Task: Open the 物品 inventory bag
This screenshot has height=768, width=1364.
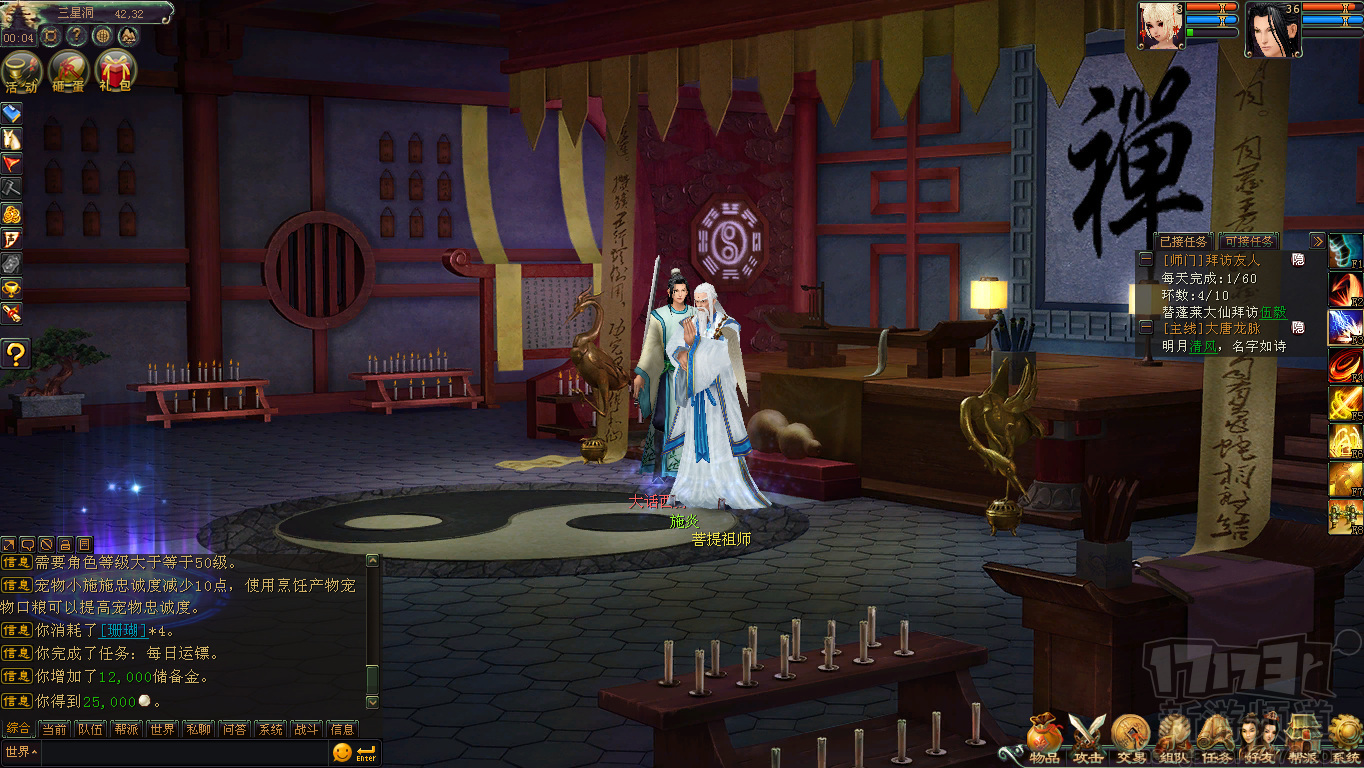Action: coord(1043,738)
